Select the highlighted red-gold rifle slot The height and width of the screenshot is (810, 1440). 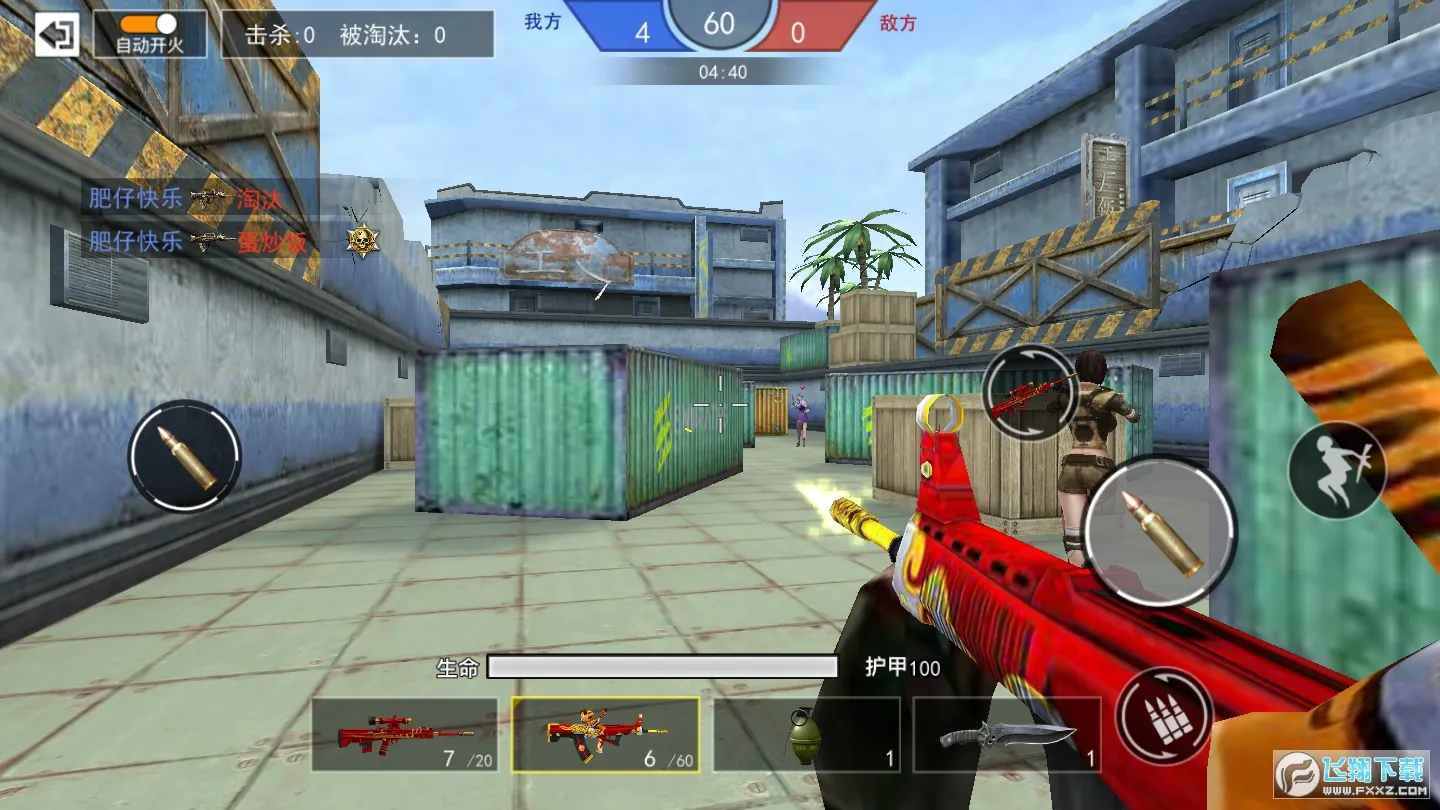(605, 735)
